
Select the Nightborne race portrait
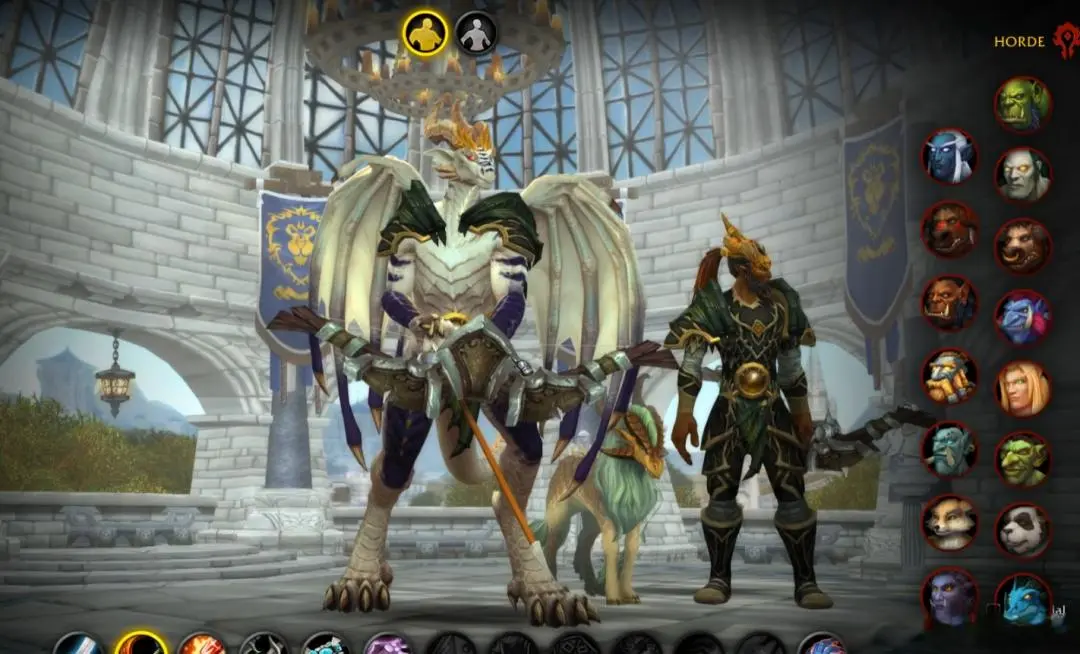949,156
